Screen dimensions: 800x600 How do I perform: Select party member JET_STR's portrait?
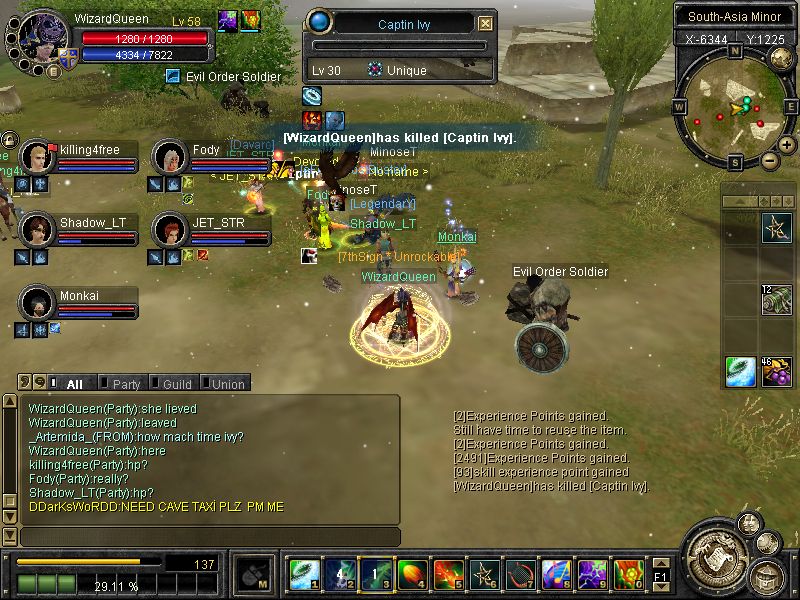170,228
